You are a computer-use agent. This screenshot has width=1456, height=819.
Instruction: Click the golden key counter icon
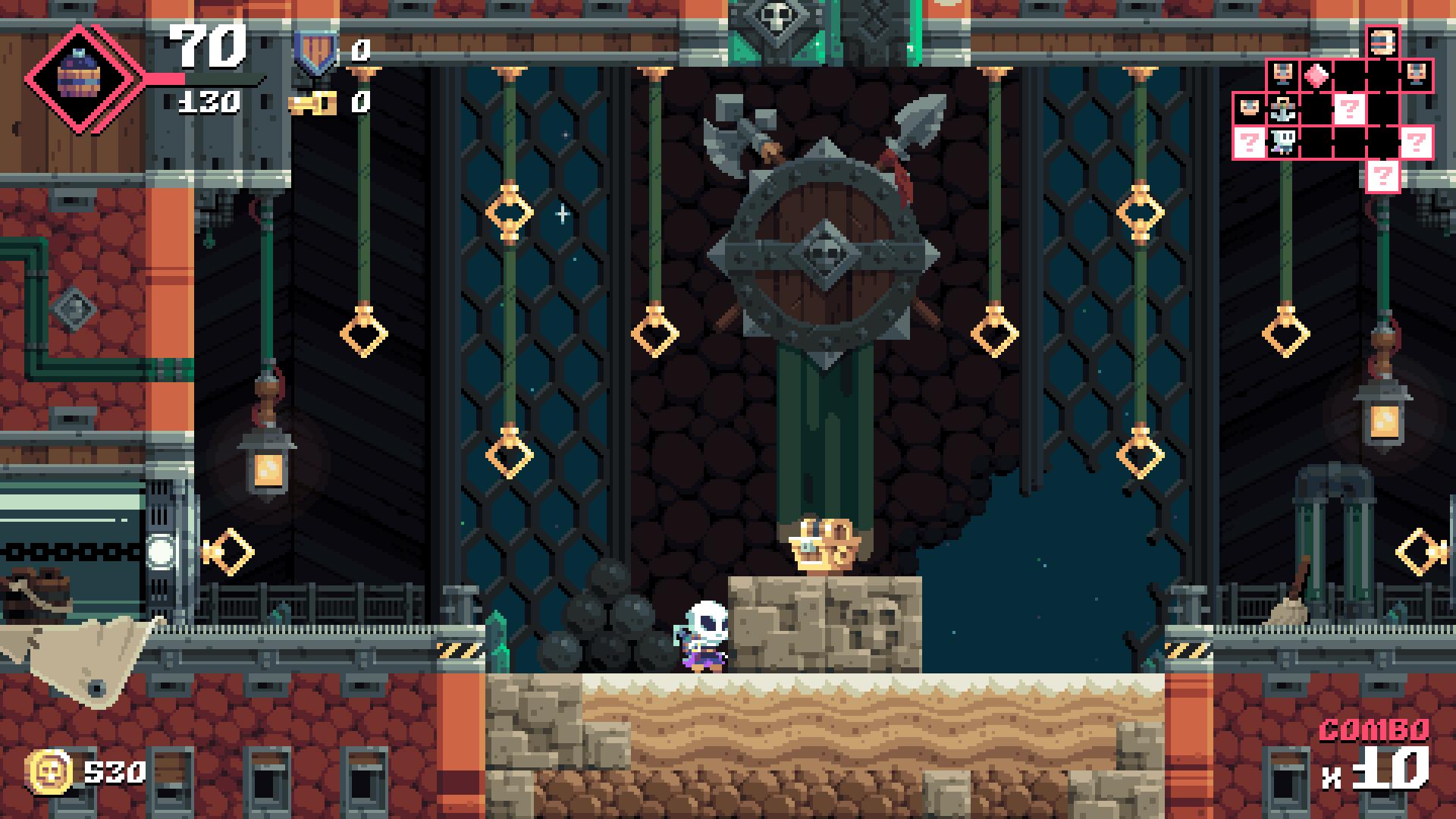tap(313, 102)
